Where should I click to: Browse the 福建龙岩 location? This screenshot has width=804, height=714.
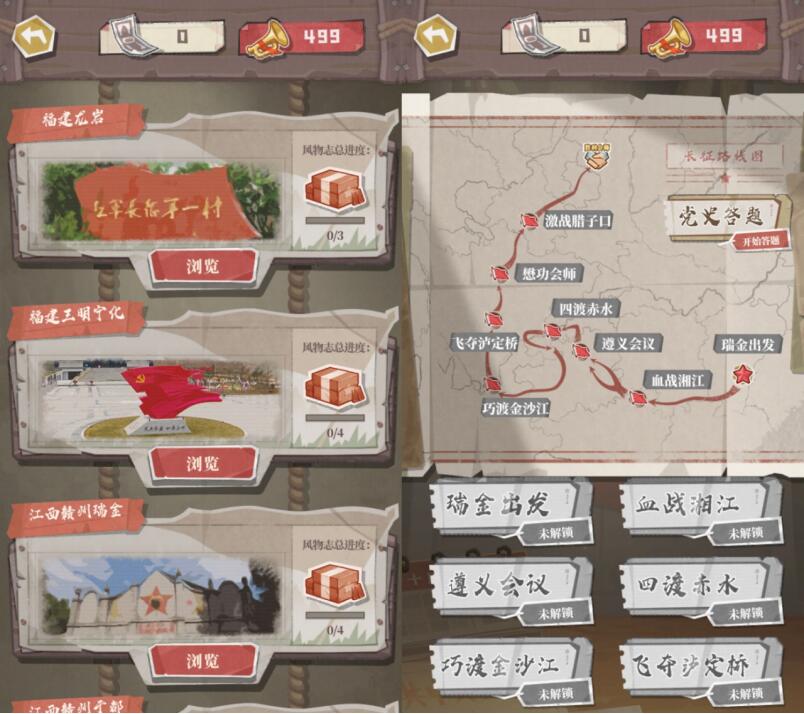pos(203,267)
